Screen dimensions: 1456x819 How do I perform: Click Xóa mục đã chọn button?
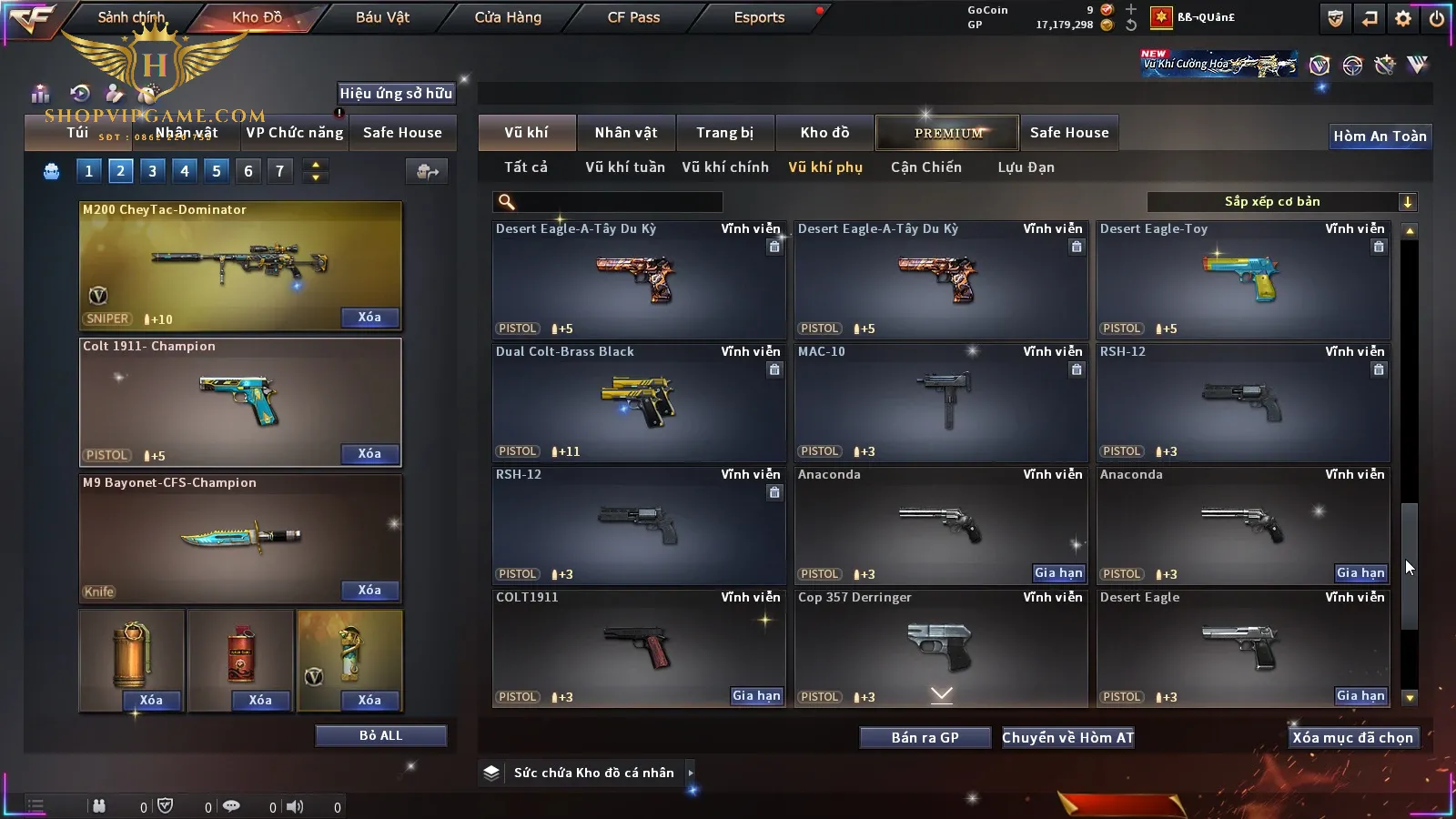tap(1352, 738)
